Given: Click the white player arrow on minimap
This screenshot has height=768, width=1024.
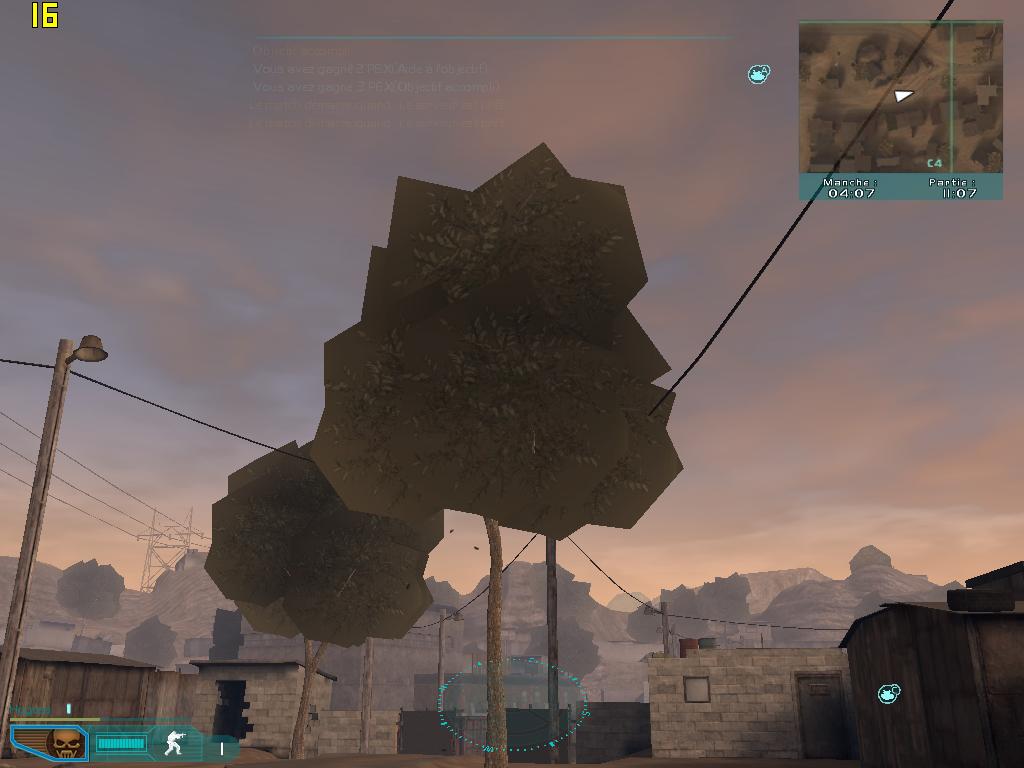Looking at the screenshot, I should pyautogui.click(x=903, y=96).
